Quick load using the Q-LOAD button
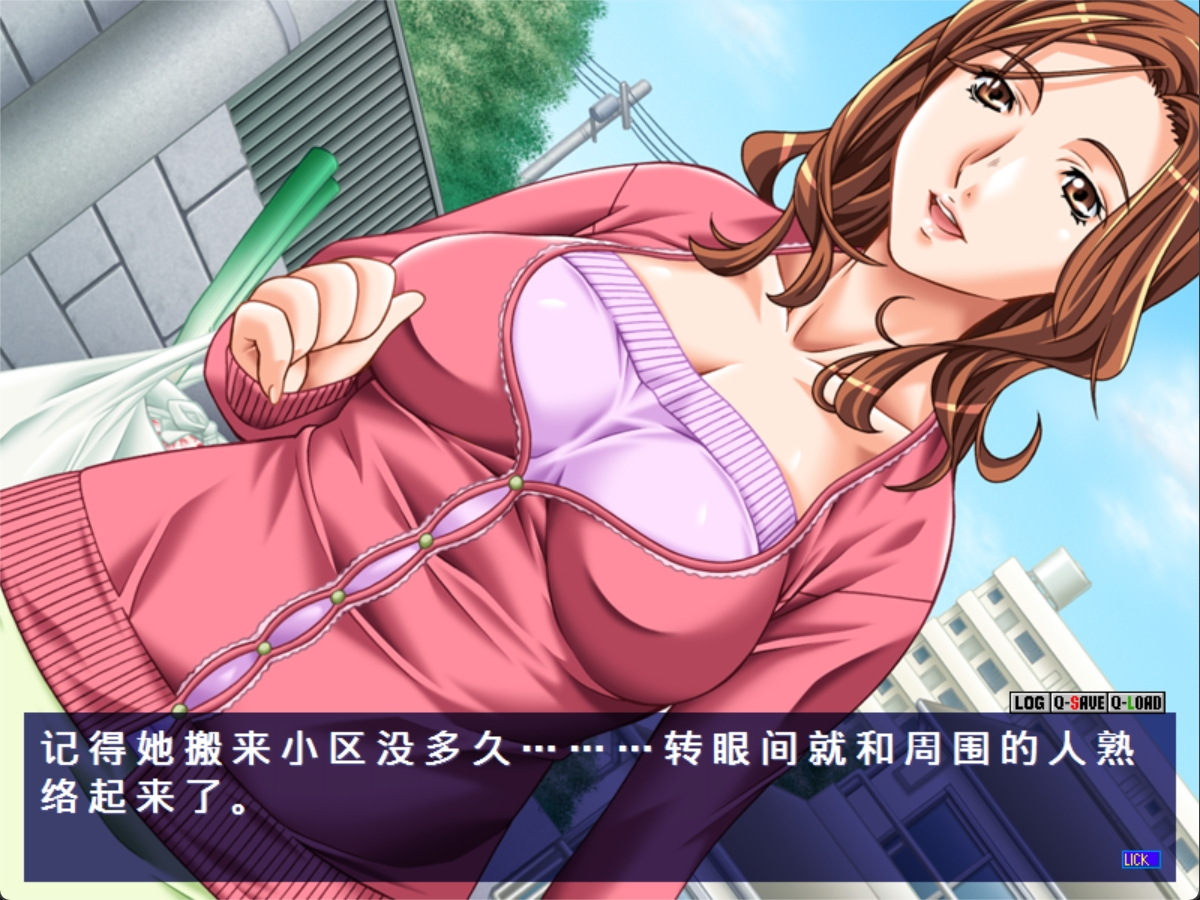This screenshot has height=900, width=1200. click(x=1137, y=703)
